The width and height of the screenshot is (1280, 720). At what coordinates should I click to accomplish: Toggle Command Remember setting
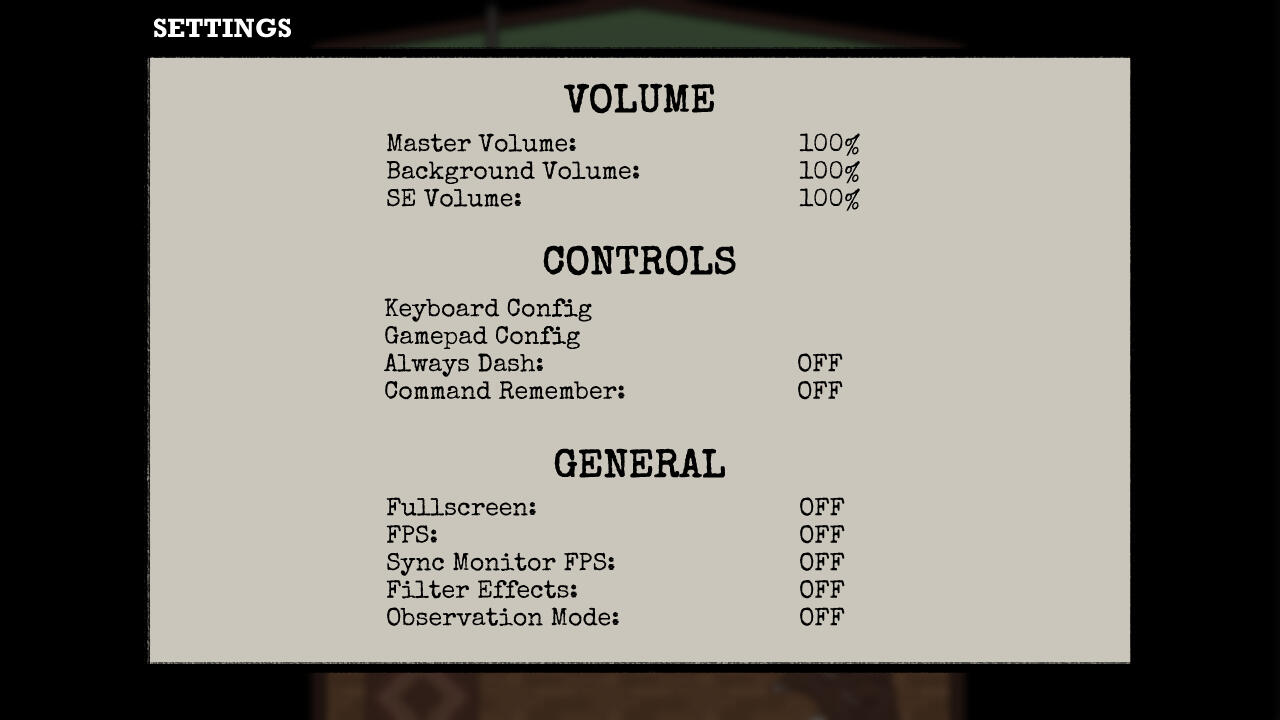click(505, 391)
